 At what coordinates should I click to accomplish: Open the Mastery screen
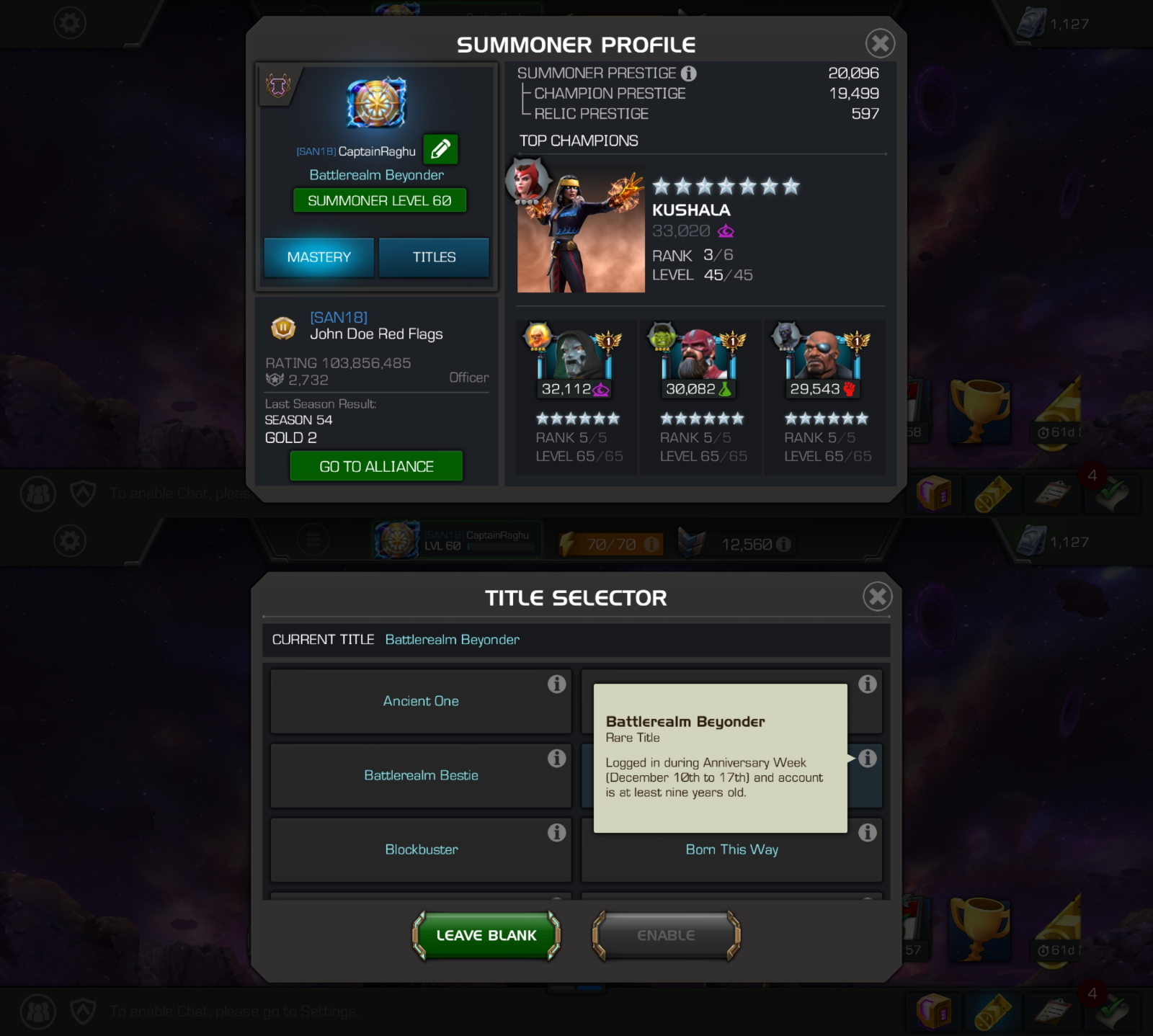pos(319,257)
